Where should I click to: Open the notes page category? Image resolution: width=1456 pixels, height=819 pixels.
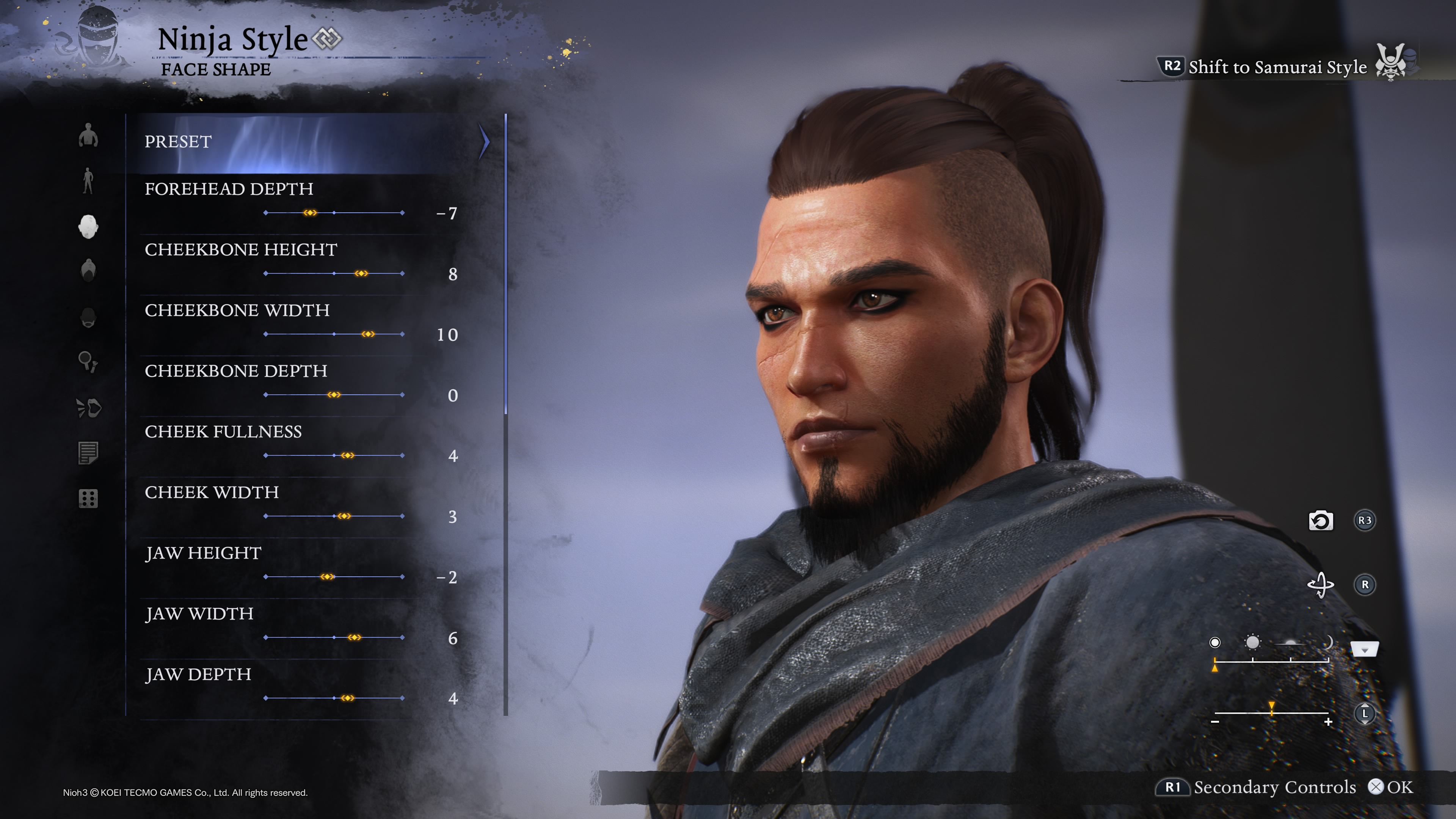88,453
